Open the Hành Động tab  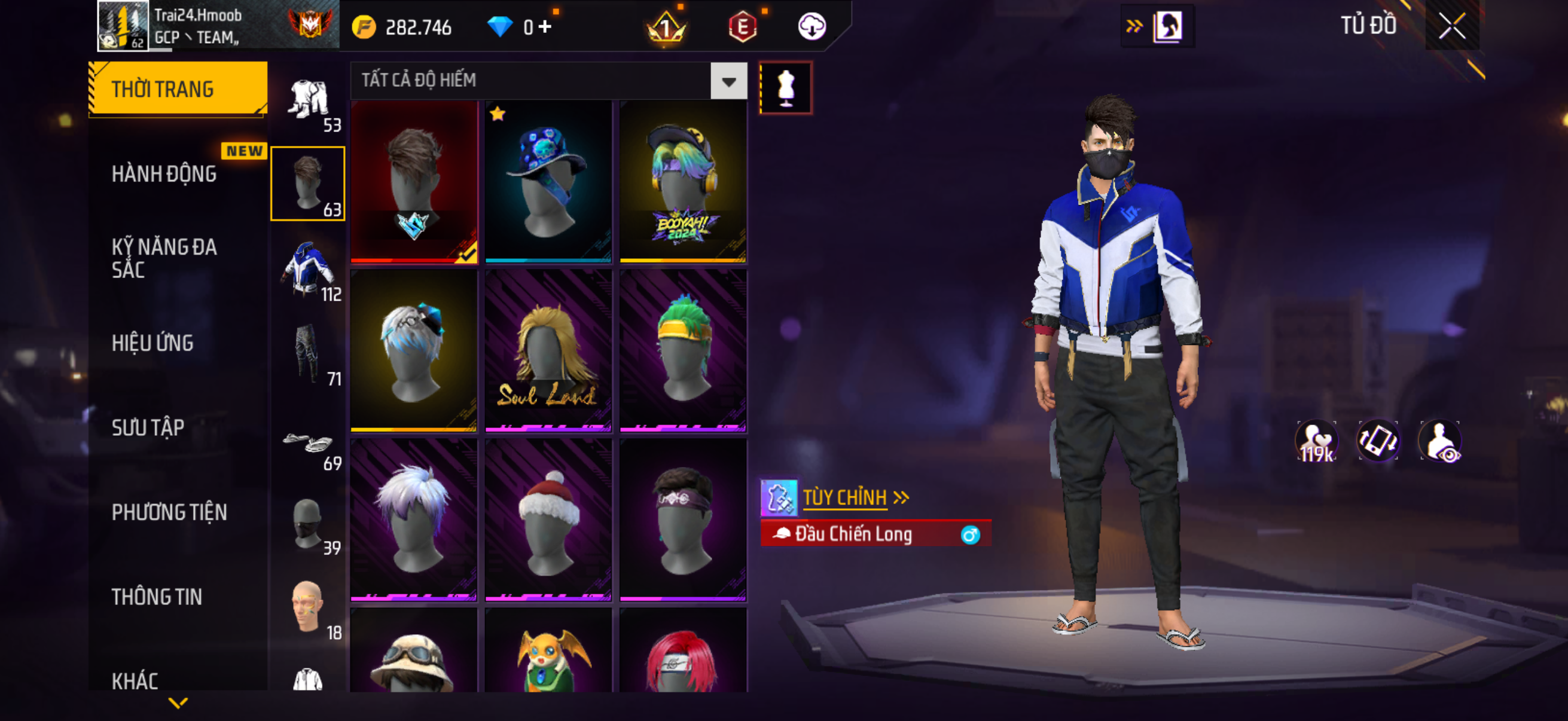tap(164, 174)
